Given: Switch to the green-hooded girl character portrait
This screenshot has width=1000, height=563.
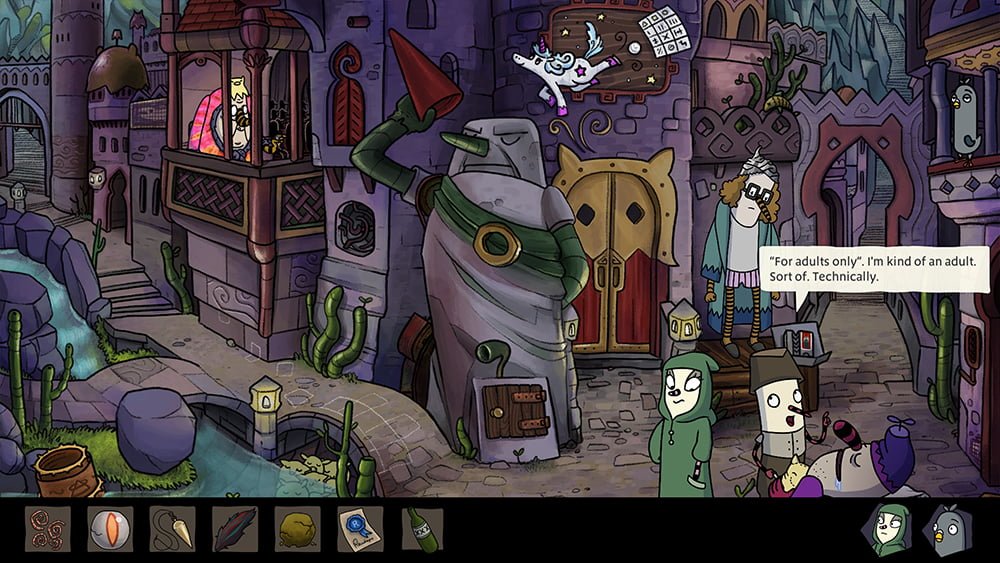Looking at the screenshot, I should [888, 529].
